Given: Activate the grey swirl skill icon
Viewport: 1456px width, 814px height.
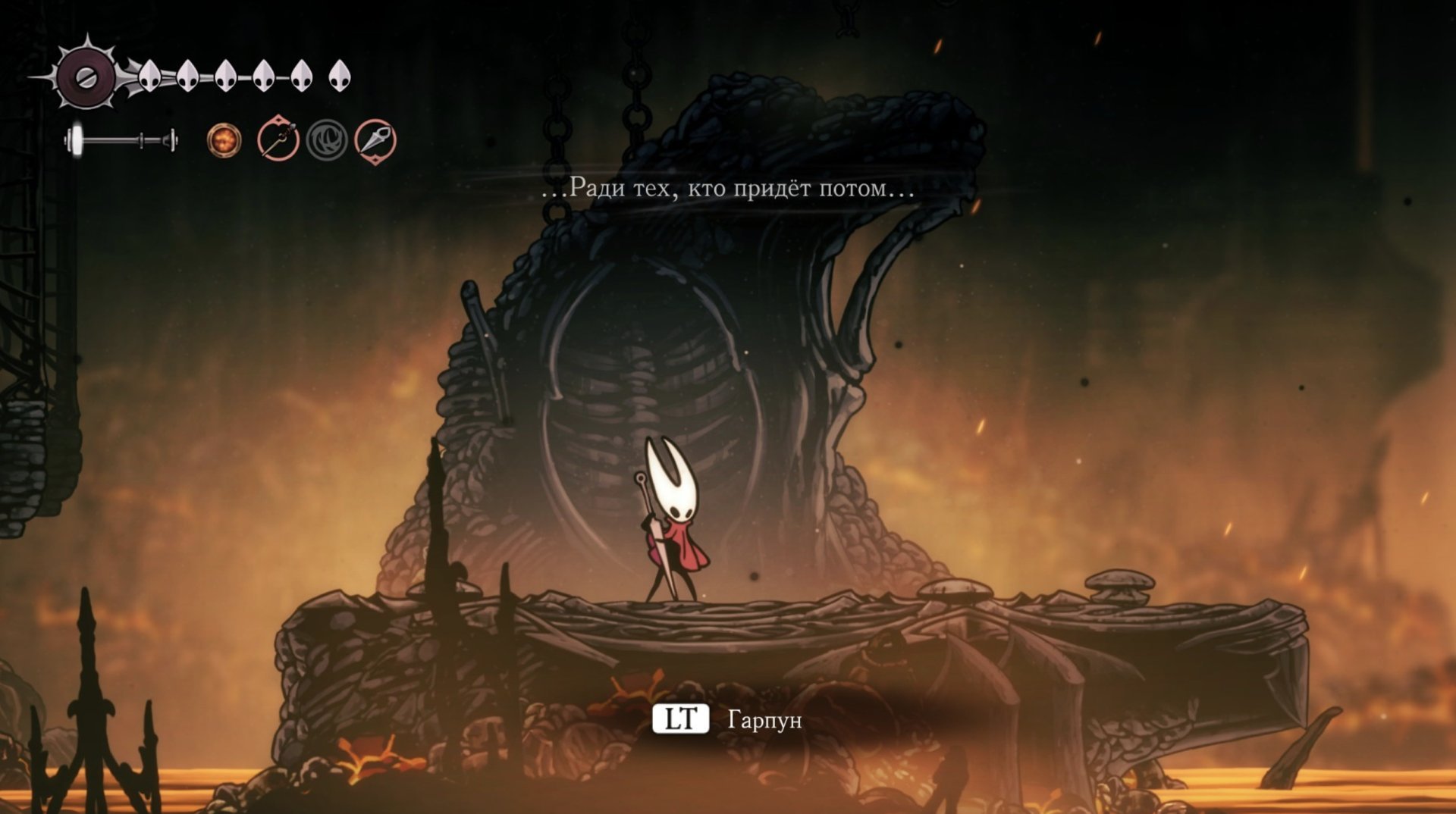Looking at the screenshot, I should click(x=327, y=140).
